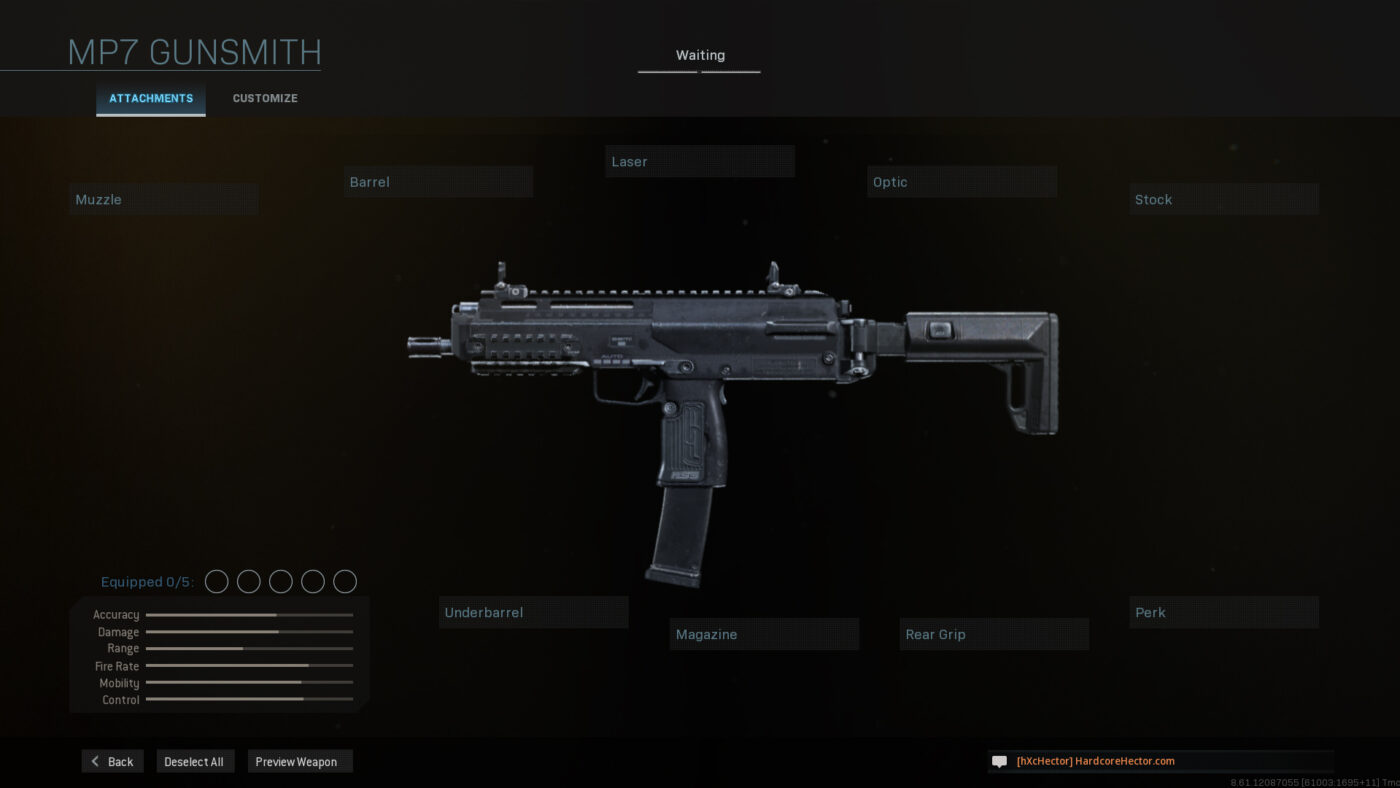Open the Magazine attachment slot
Image resolution: width=1400 pixels, height=788 pixels.
click(764, 633)
